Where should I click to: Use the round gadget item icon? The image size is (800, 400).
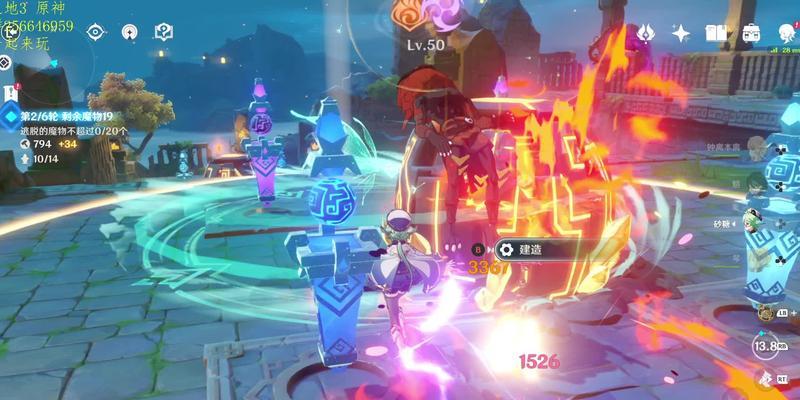point(765,315)
